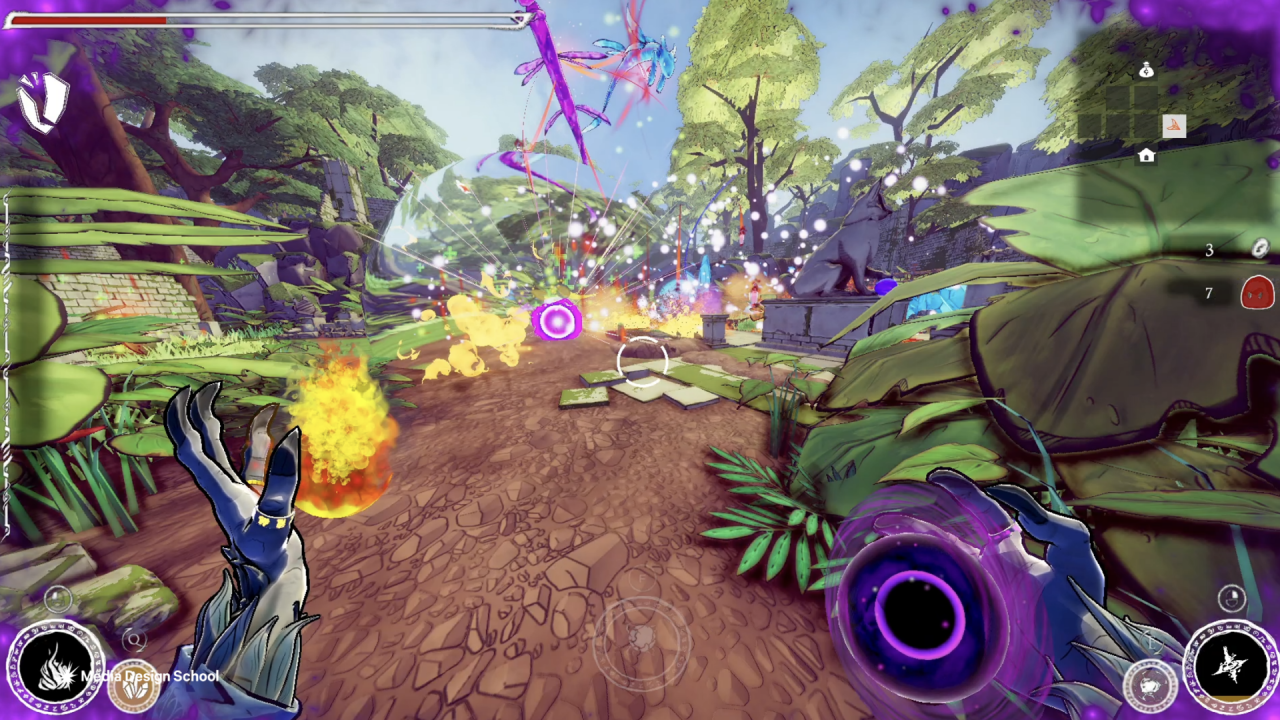
Task: Select the money bag marker on minimap
Action: click(x=1146, y=70)
